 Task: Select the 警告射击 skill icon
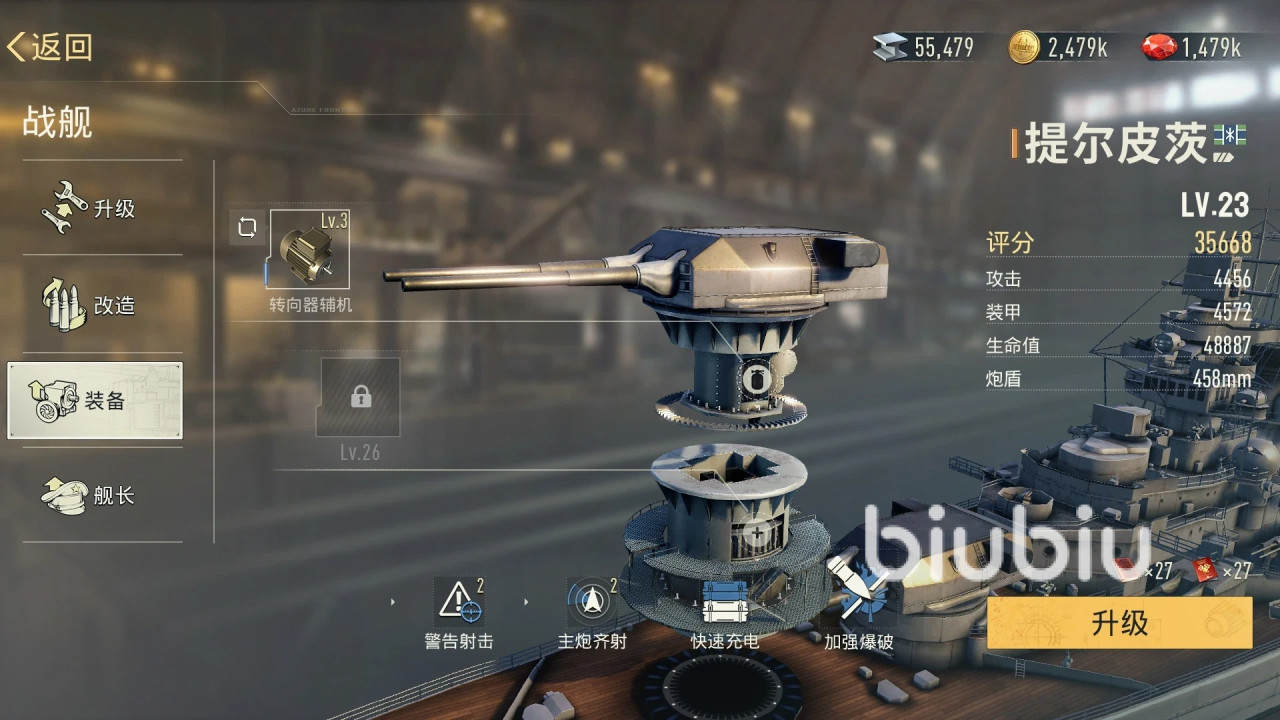pyautogui.click(x=459, y=602)
